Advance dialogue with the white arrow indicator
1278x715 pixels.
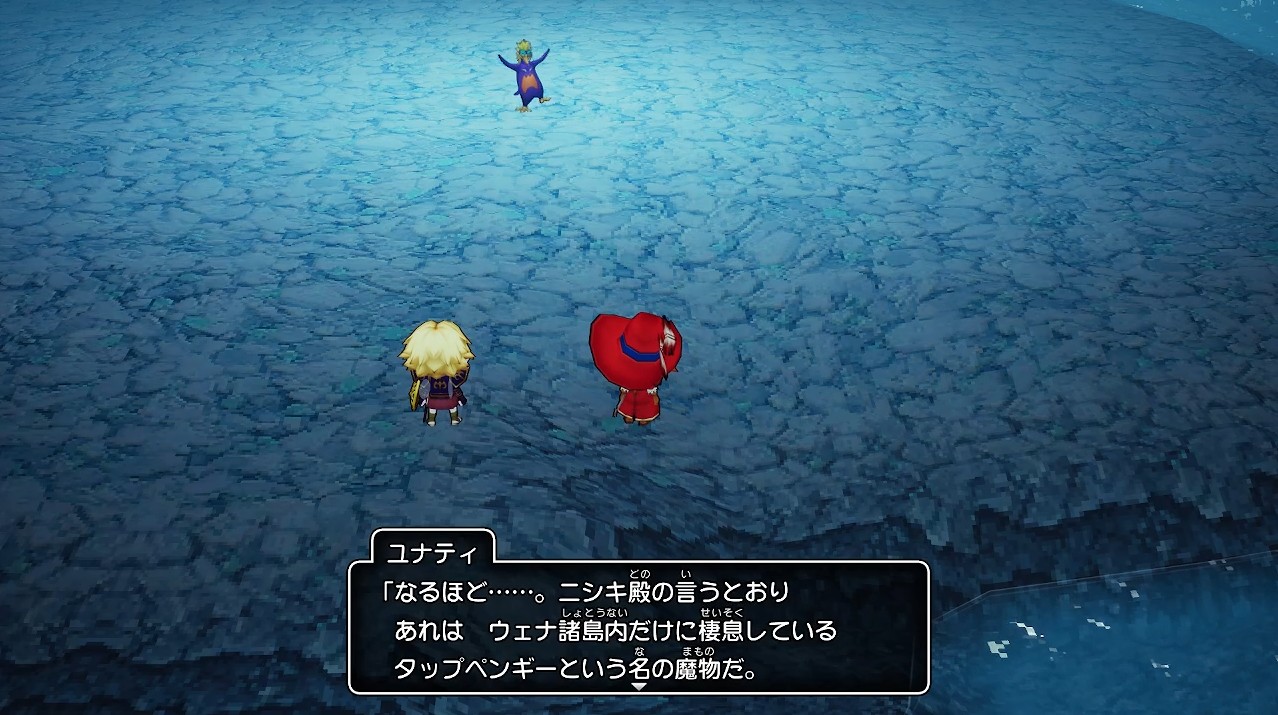pos(639,686)
